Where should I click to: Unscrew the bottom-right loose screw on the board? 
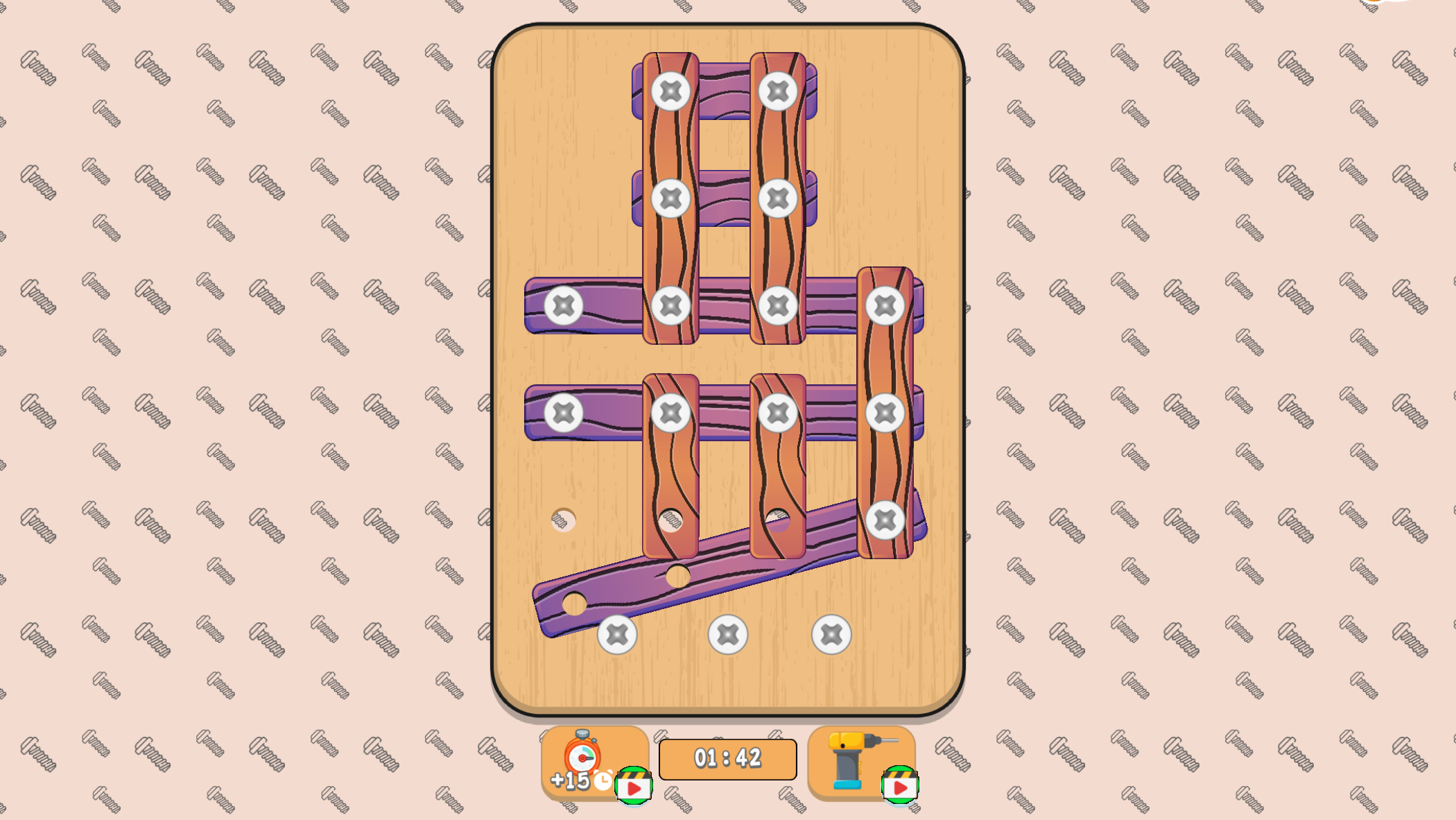click(x=831, y=633)
